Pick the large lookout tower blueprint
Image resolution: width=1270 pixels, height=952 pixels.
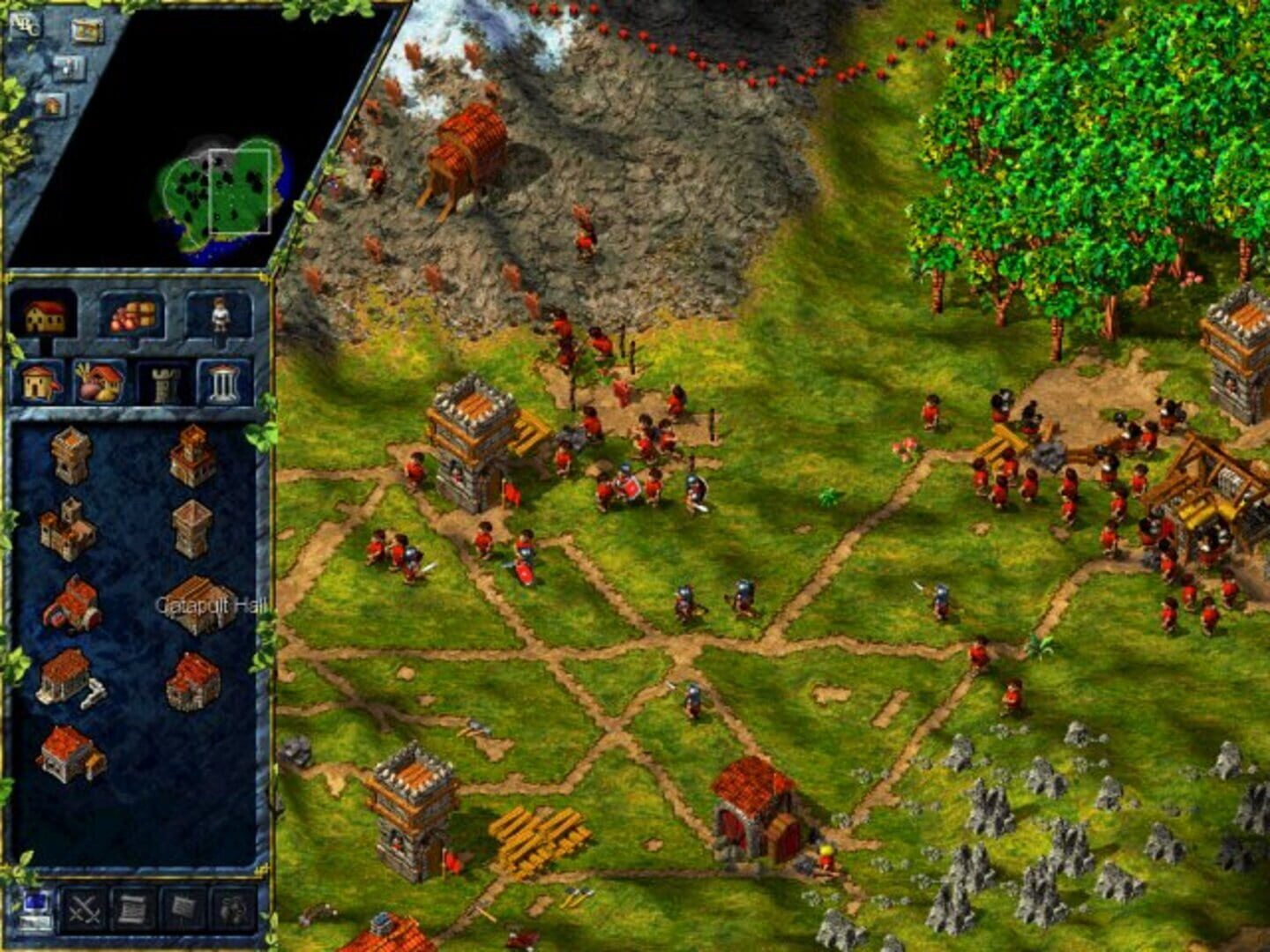click(x=190, y=527)
